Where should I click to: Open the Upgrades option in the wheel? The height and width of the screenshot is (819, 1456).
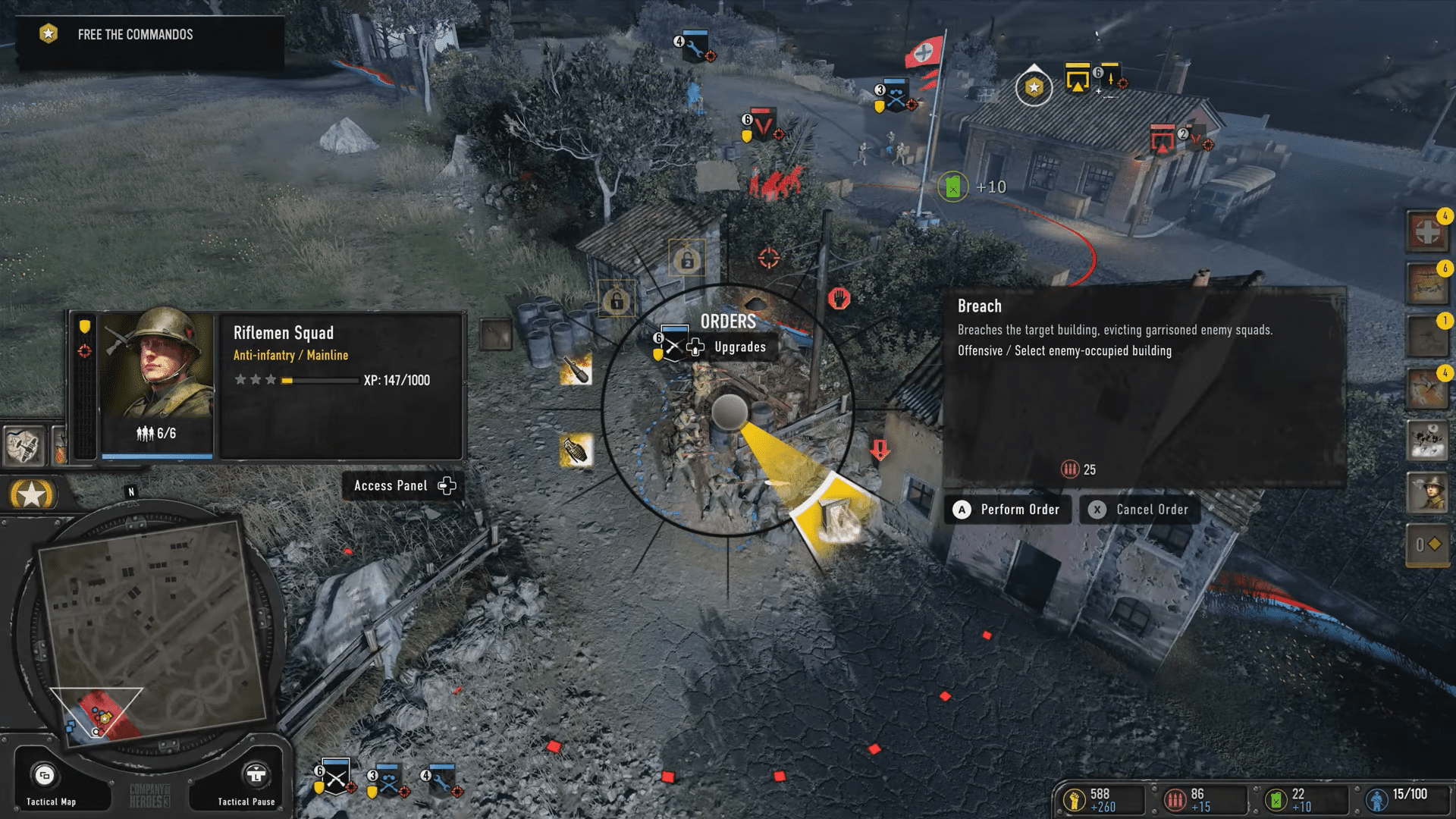739,347
